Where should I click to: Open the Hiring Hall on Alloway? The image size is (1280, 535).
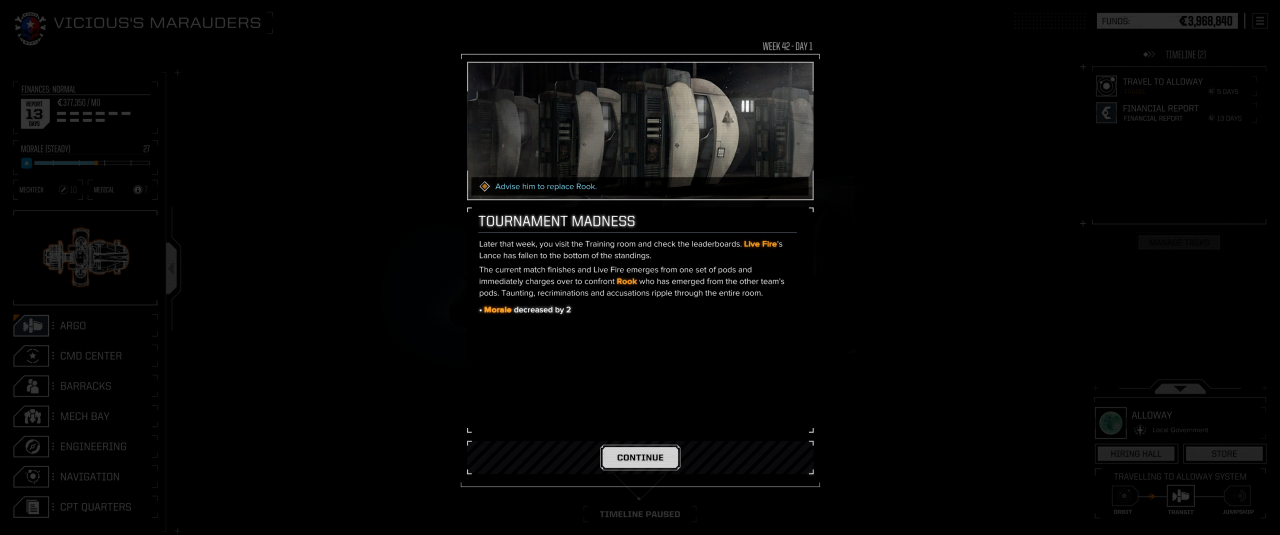1136,454
